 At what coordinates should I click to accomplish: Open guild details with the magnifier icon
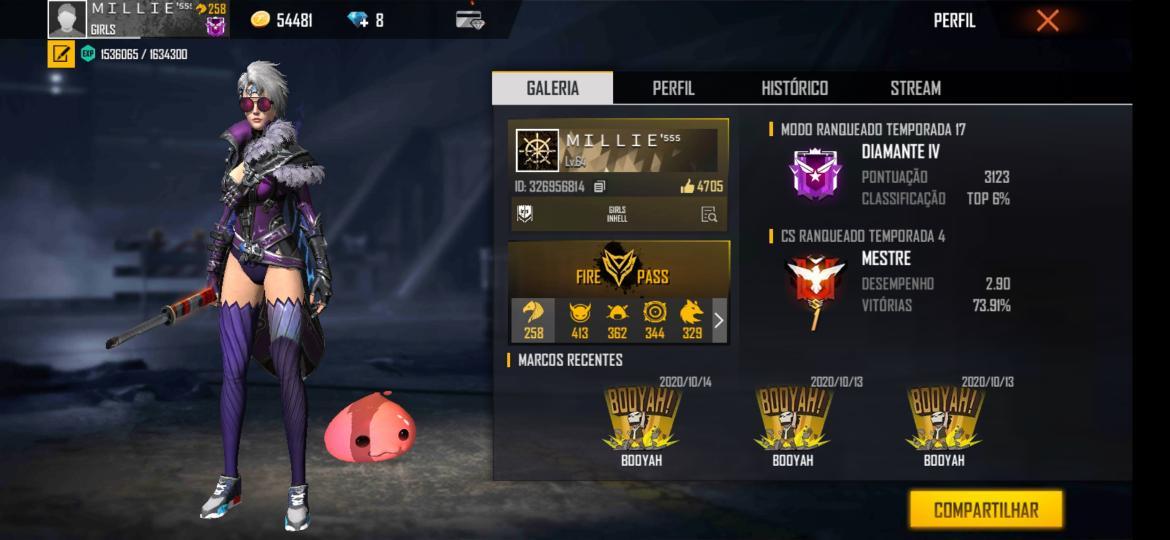[x=709, y=214]
